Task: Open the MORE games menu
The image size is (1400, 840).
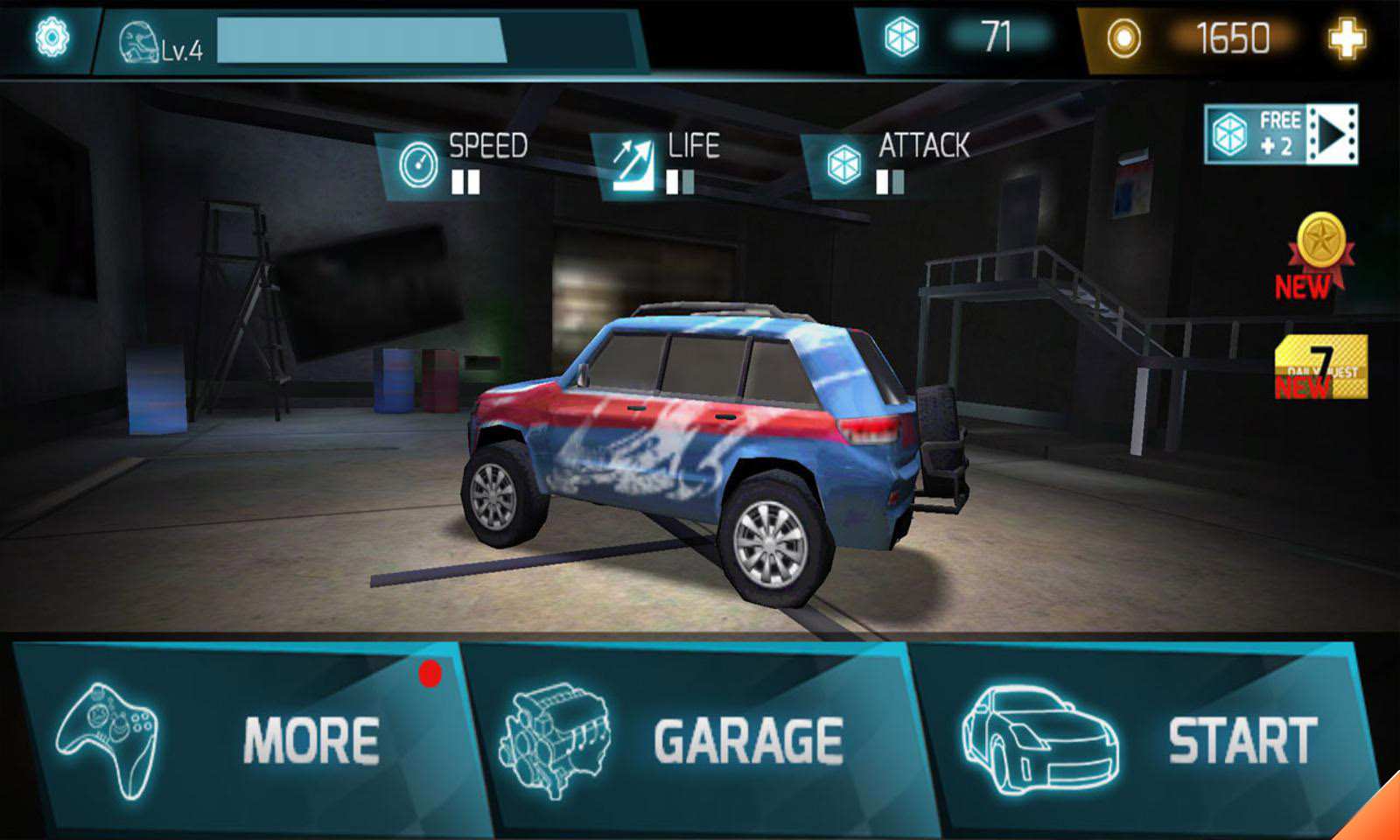Action: coord(245,739)
